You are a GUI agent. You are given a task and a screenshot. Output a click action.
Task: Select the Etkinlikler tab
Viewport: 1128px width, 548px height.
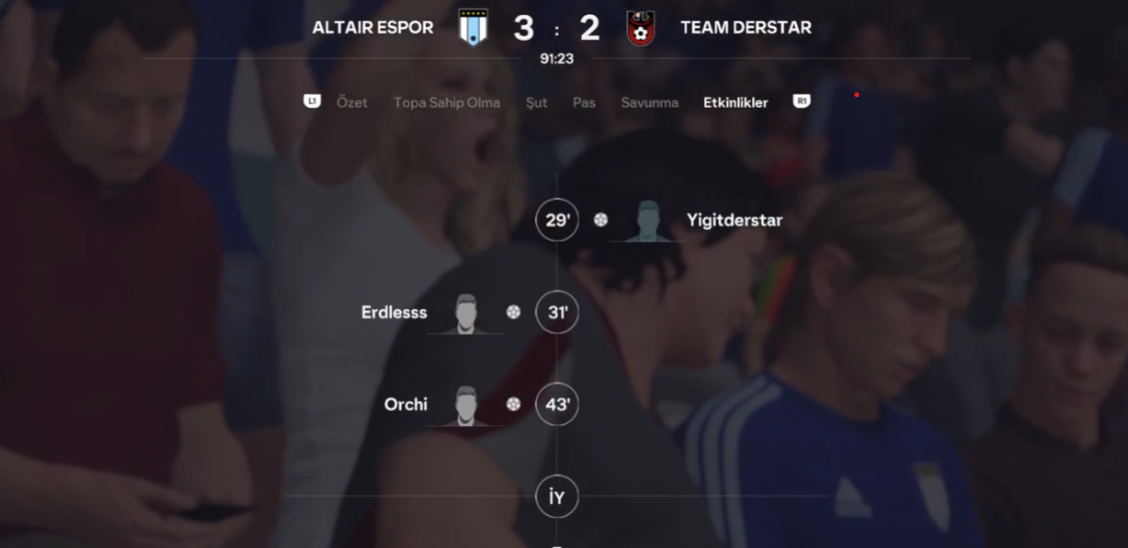tap(735, 102)
